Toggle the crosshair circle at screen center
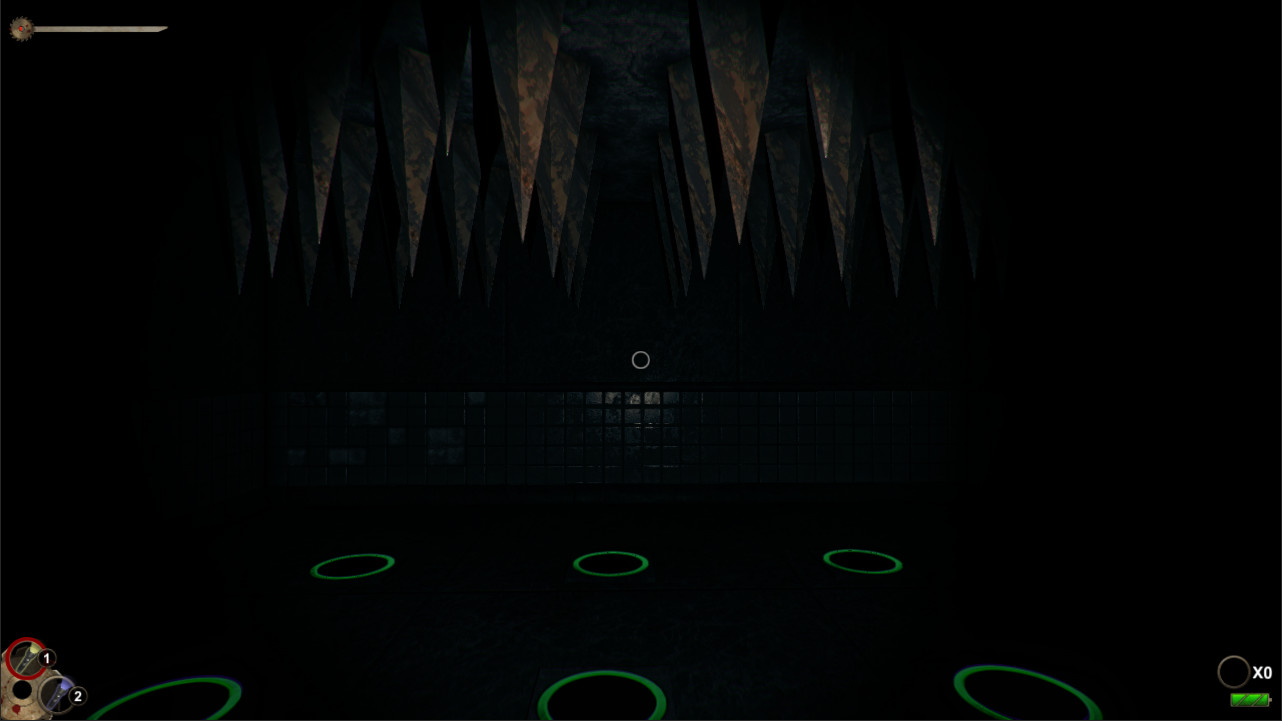The image size is (1282, 721). [x=640, y=359]
